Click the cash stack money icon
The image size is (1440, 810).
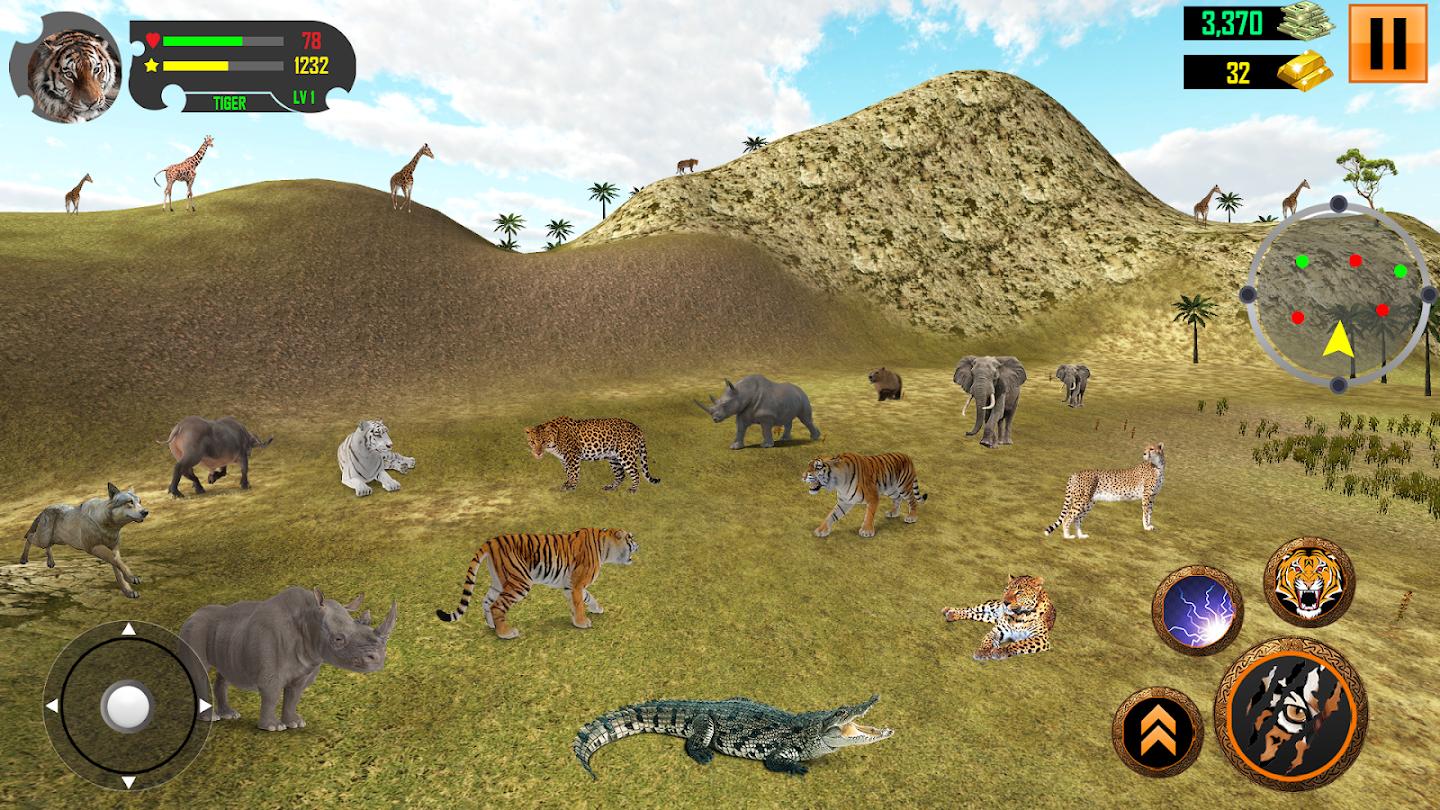coord(1304,22)
